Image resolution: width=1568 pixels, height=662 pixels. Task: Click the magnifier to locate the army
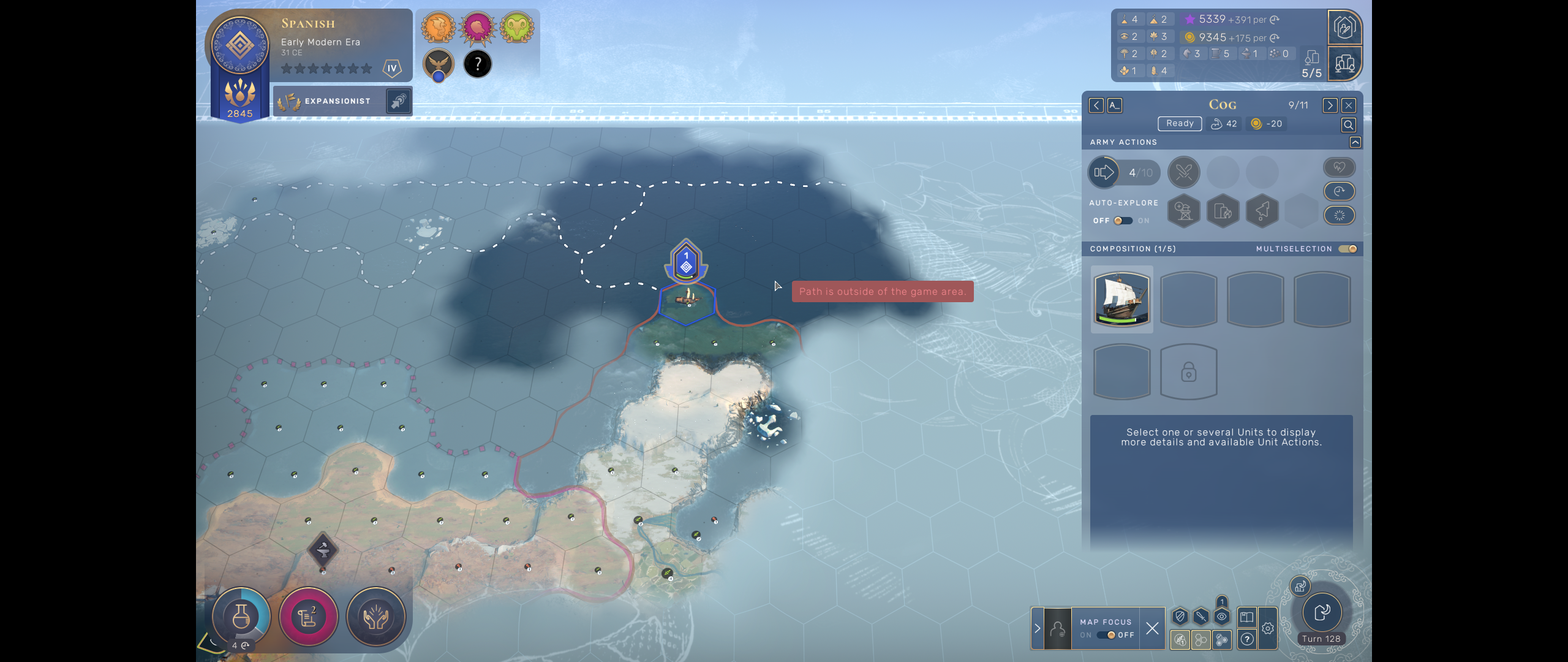pos(1348,125)
